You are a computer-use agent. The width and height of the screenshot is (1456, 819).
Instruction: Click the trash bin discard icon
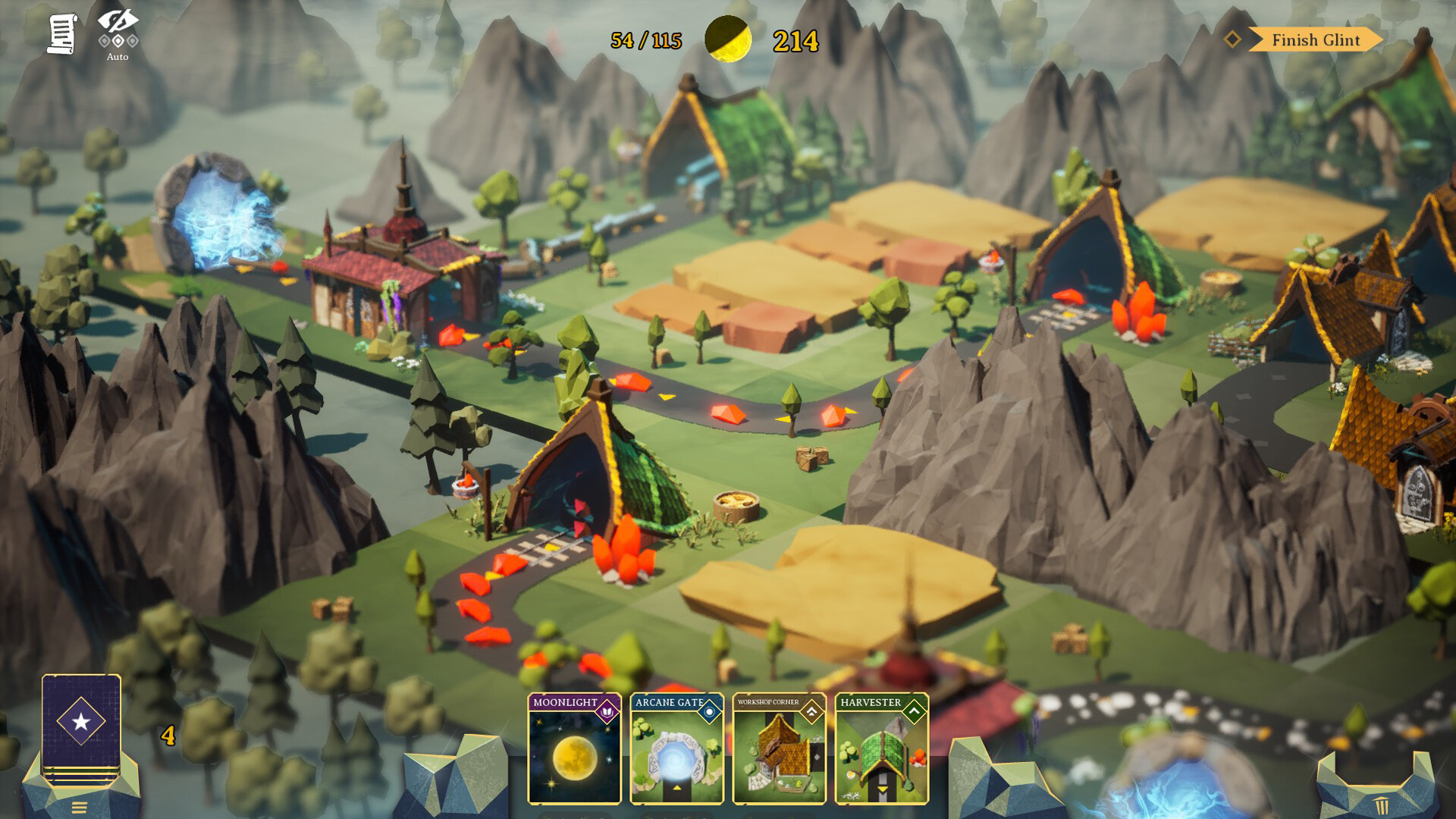1381,805
